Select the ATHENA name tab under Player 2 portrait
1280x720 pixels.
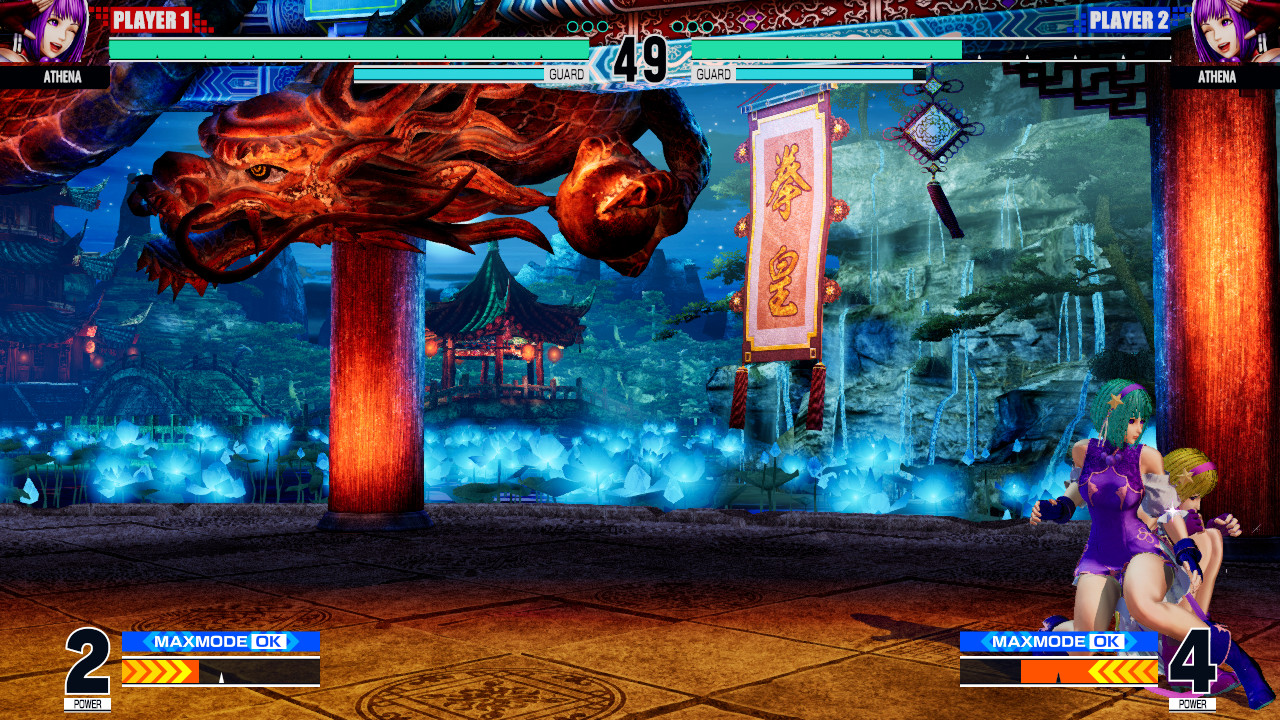tap(1216, 77)
